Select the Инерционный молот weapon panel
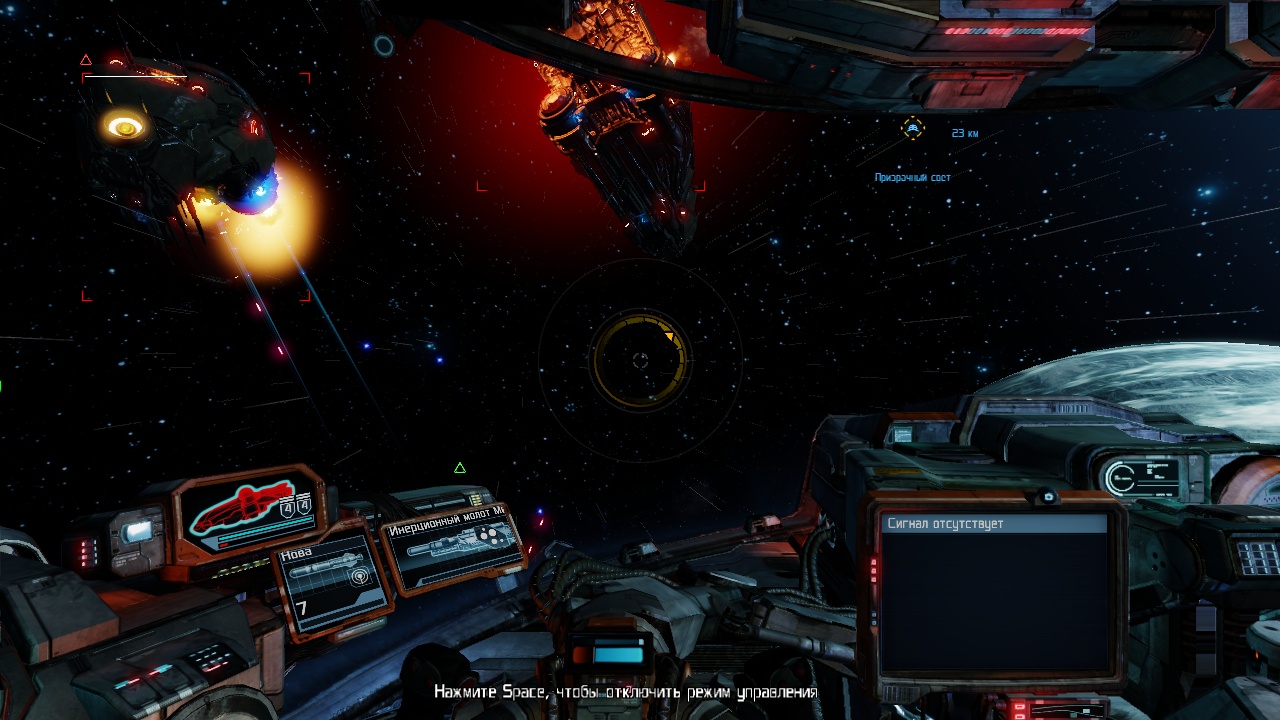 click(x=454, y=545)
